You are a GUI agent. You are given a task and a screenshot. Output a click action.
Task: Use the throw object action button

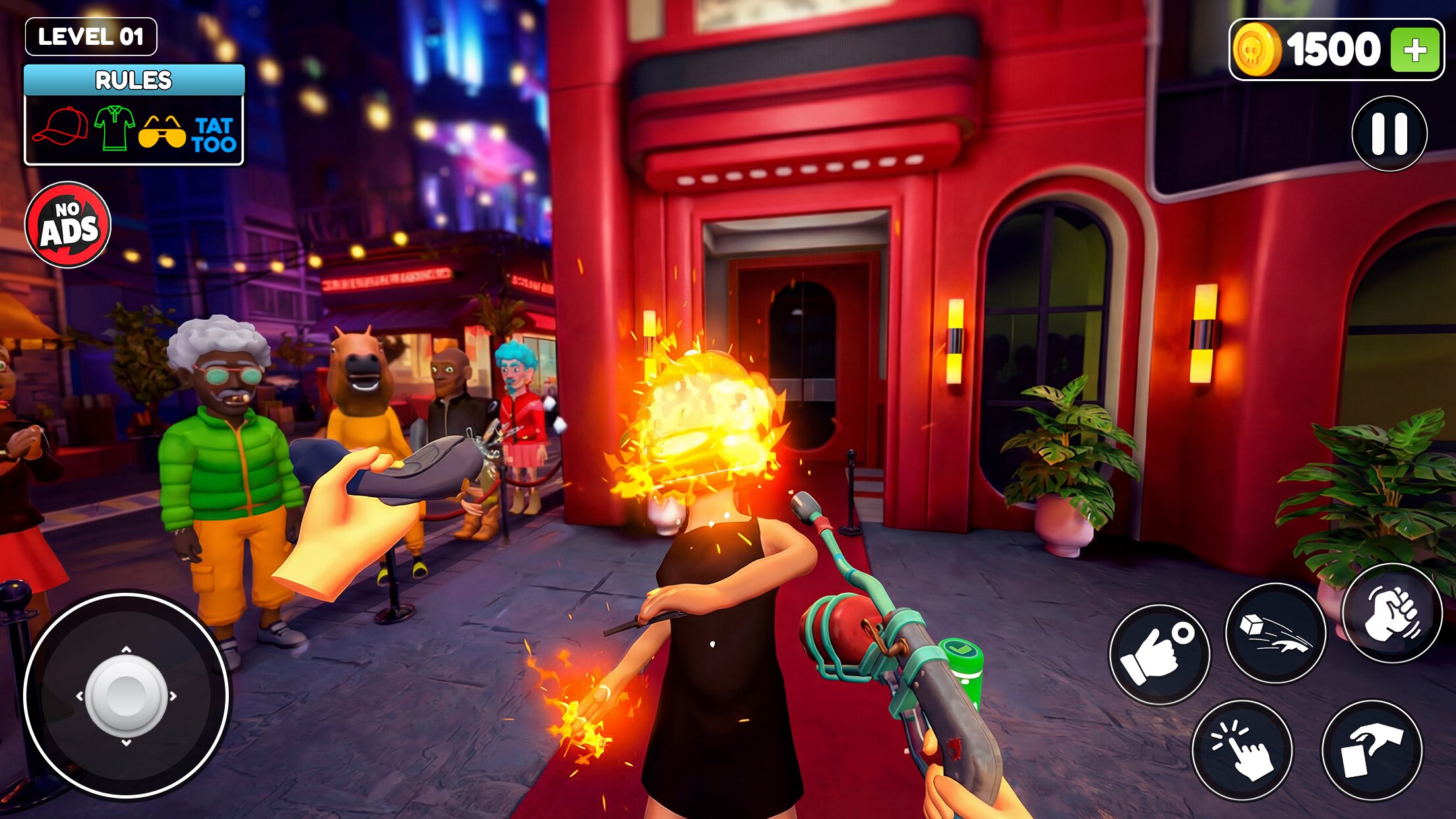click(1275, 633)
